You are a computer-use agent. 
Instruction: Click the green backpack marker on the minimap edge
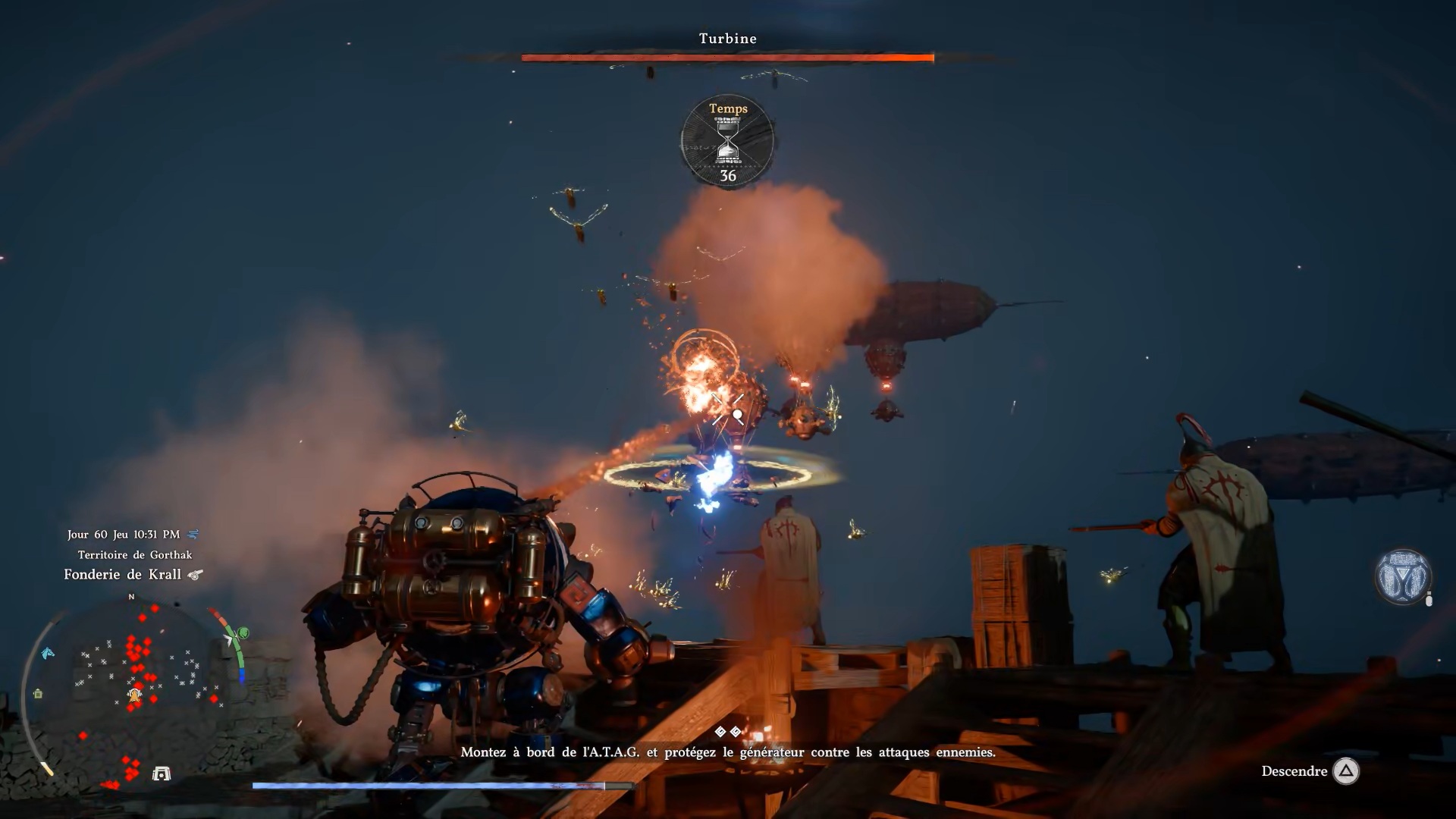tap(38, 693)
